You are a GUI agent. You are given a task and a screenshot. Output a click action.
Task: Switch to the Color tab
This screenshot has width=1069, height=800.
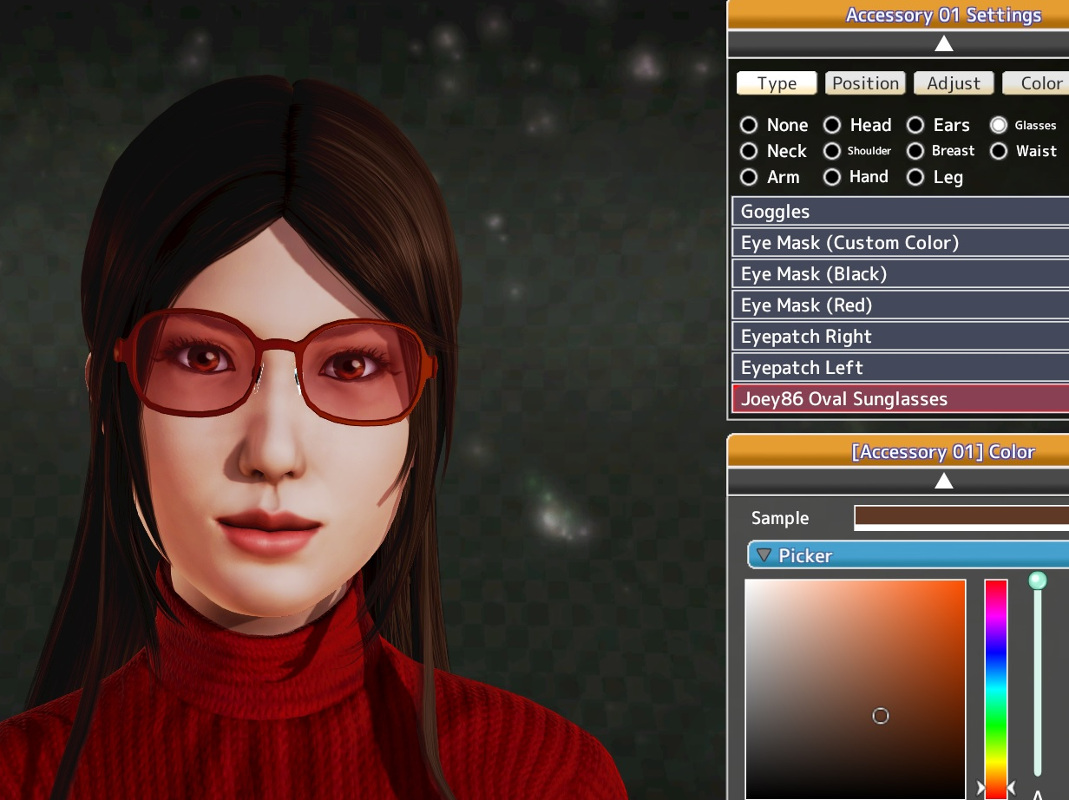pos(1038,83)
